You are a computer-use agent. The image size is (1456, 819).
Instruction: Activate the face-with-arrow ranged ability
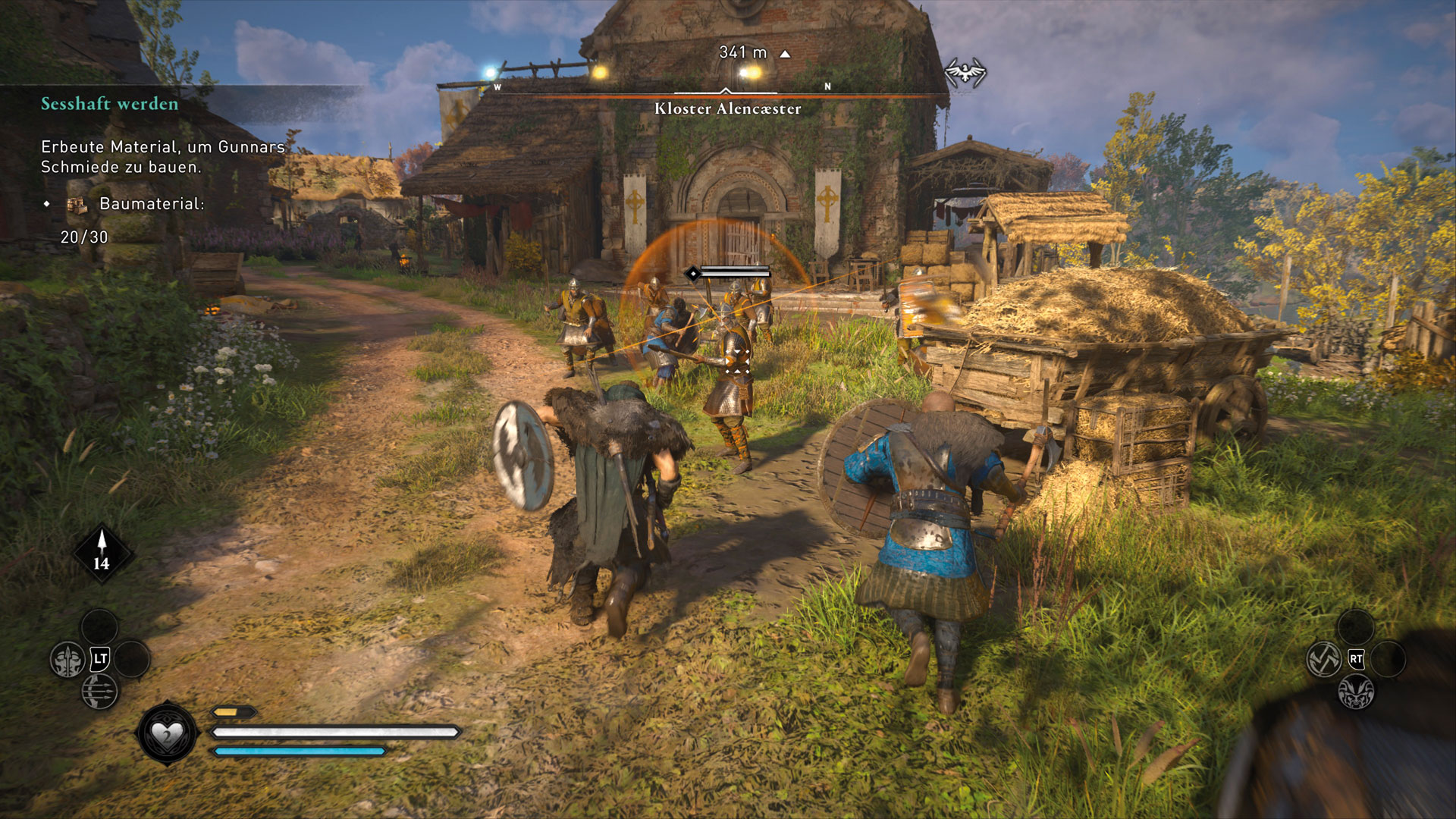point(67,660)
